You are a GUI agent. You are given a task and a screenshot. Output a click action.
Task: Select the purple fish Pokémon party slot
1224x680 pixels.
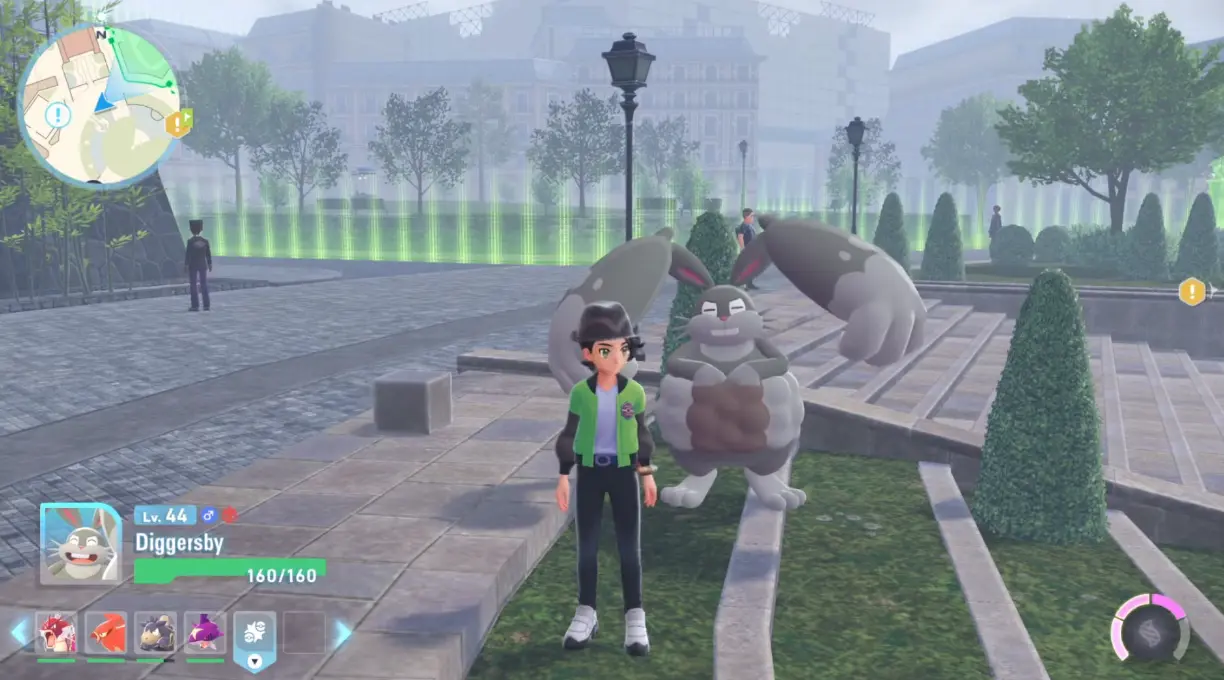click(204, 632)
